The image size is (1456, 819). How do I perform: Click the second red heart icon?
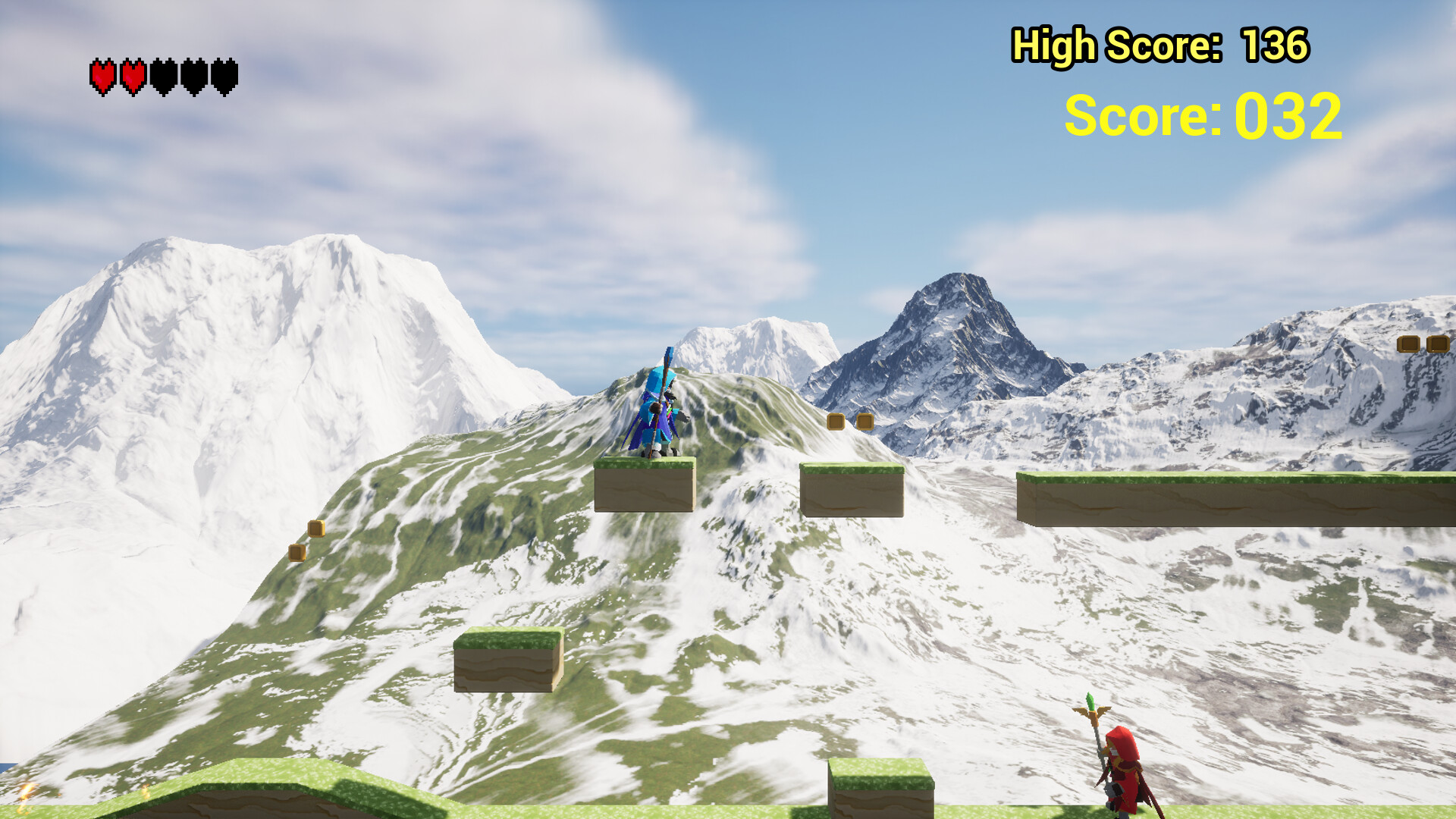[x=133, y=76]
